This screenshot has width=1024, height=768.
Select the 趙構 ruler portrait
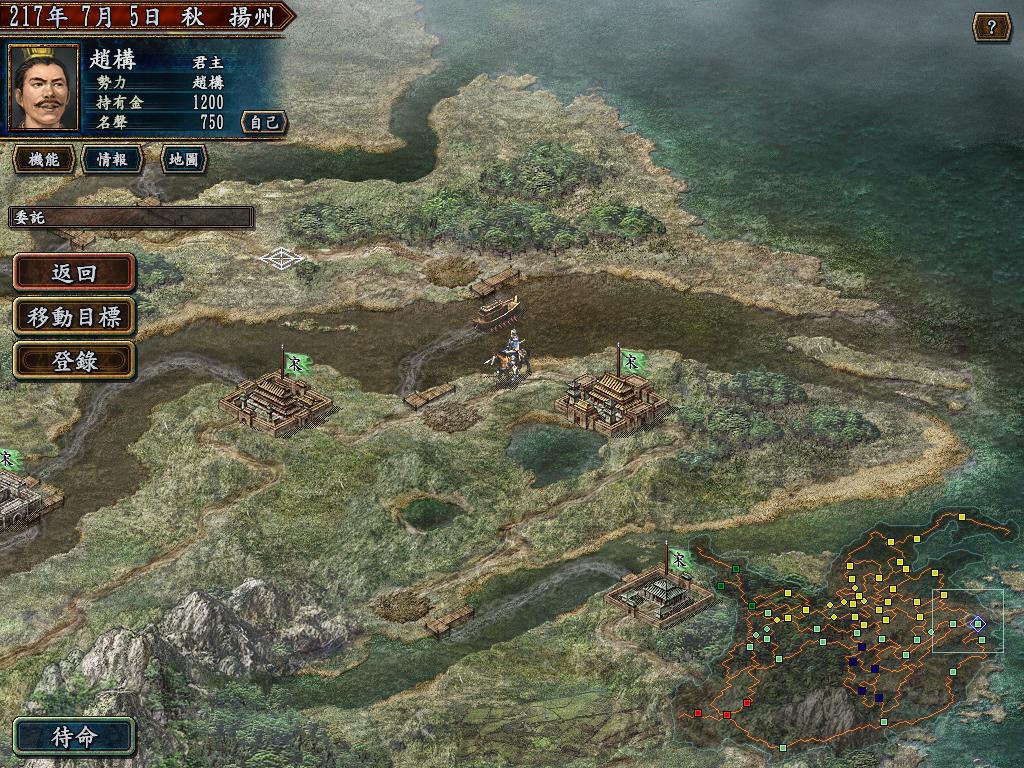tap(44, 87)
